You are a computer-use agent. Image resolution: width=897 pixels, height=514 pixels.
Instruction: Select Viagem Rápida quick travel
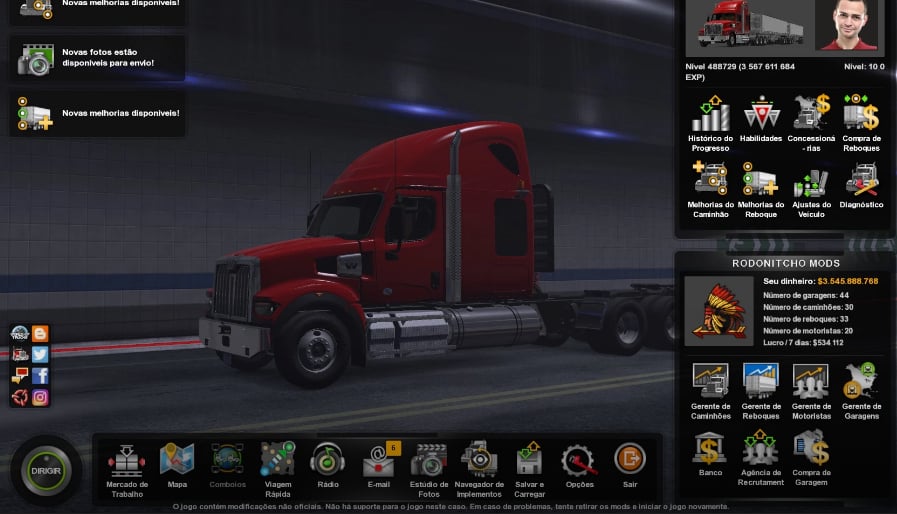pyautogui.click(x=277, y=460)
